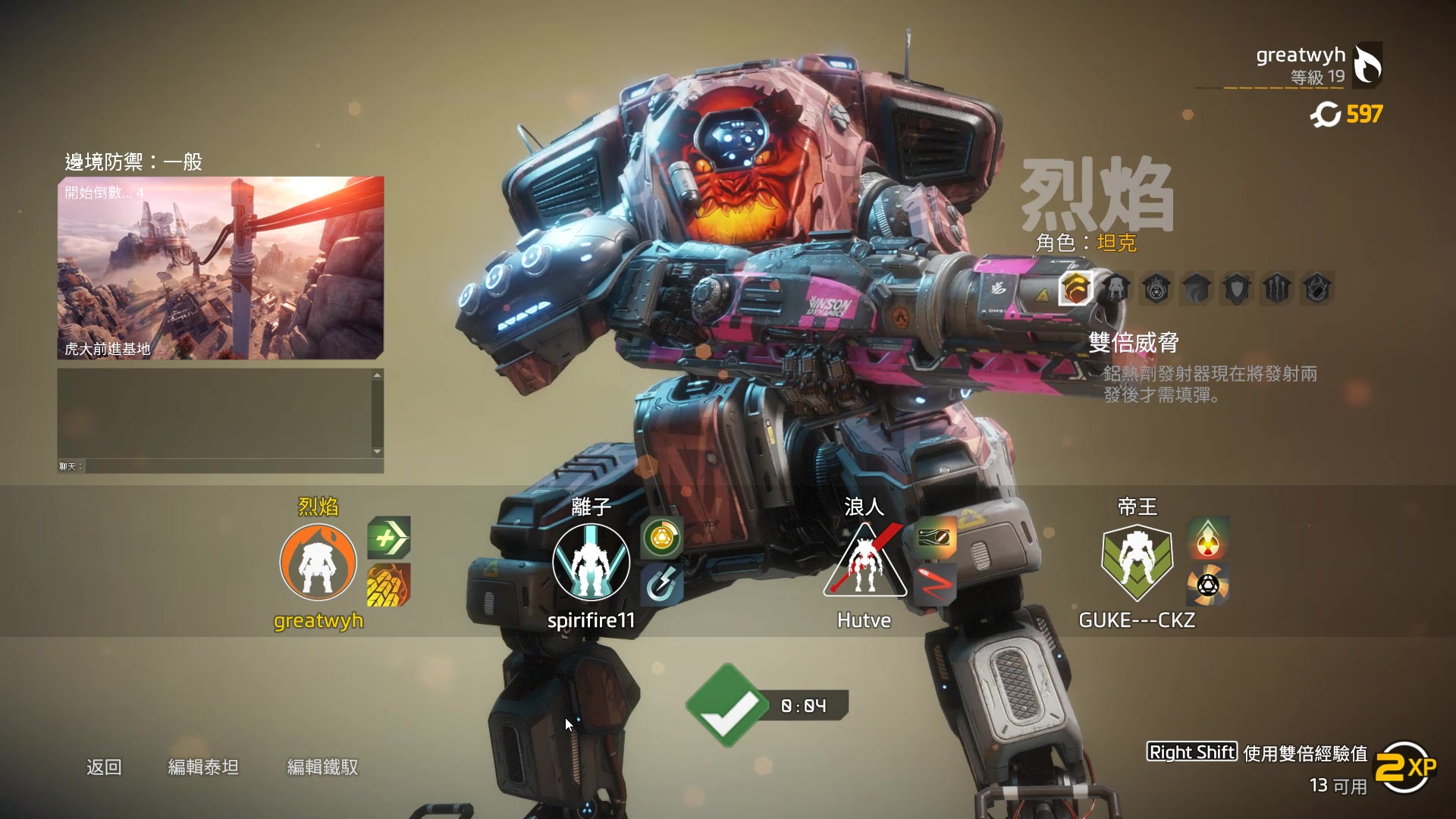Screen dimensions: 1456x819
Task: Click the magnet kit icon beside 離子
Action: [661, 585]
